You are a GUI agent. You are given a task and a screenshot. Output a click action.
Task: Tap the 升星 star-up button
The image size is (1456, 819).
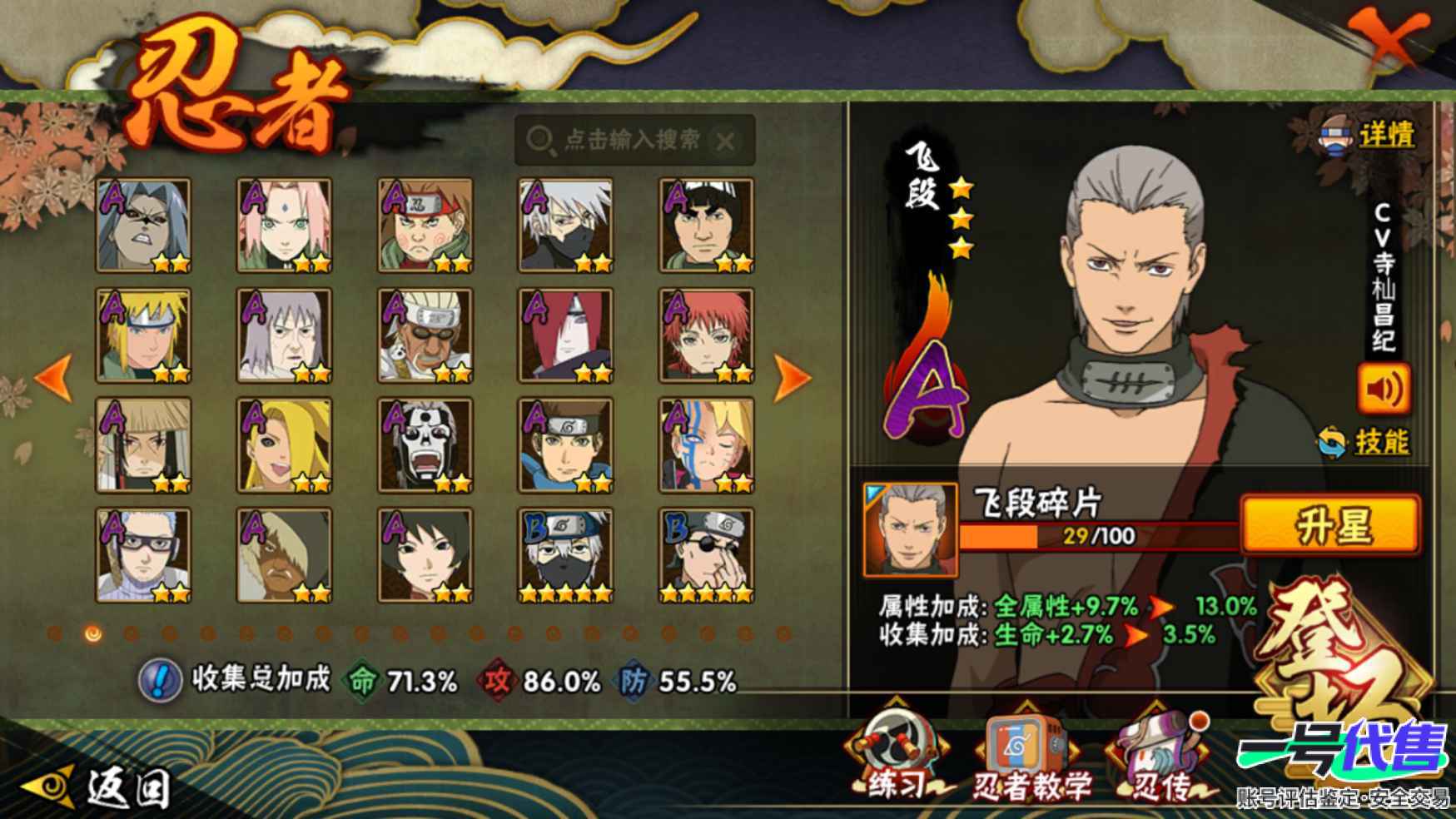[x=1329, y=524]
